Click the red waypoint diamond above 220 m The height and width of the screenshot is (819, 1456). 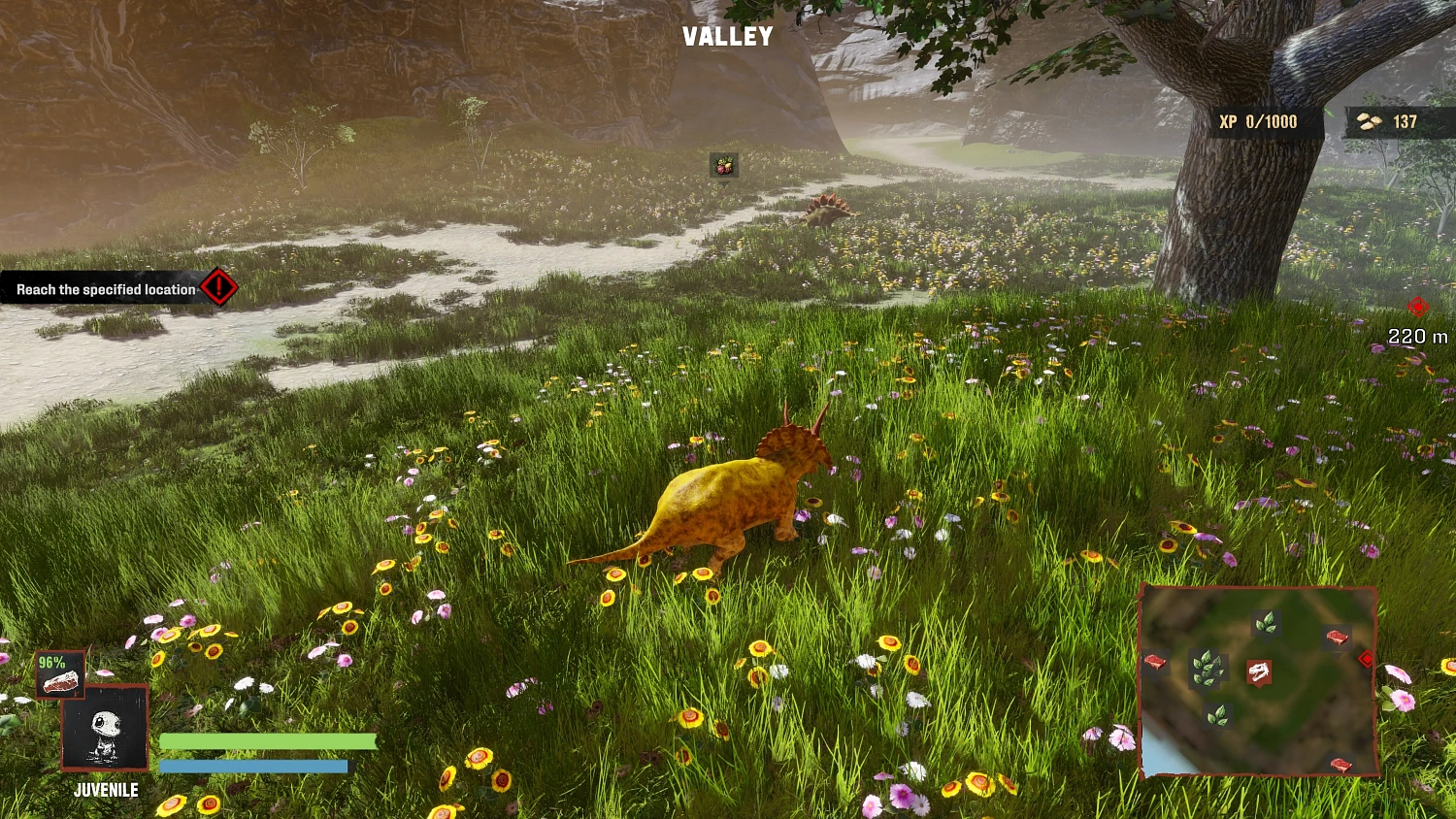1417,309
